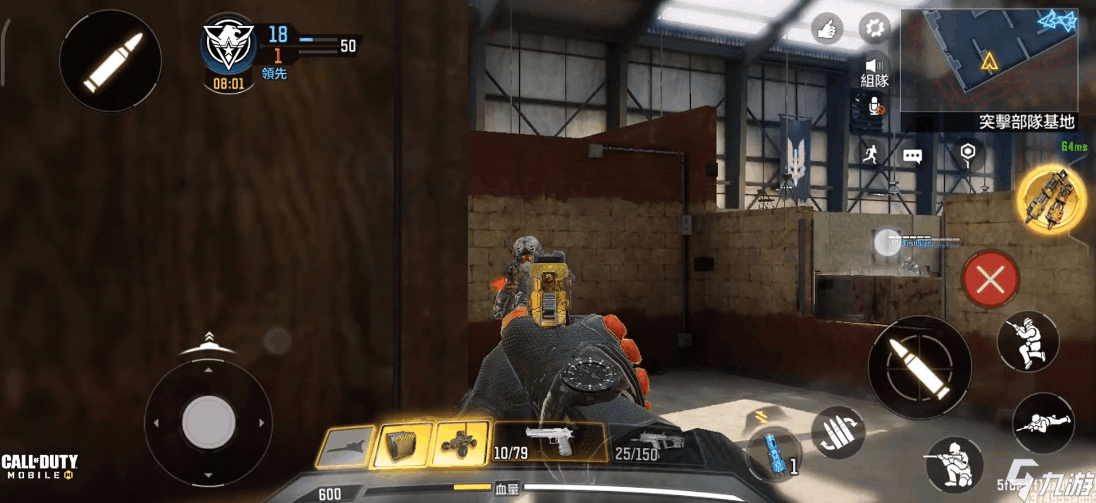Open the settings gear

[875, 27]
